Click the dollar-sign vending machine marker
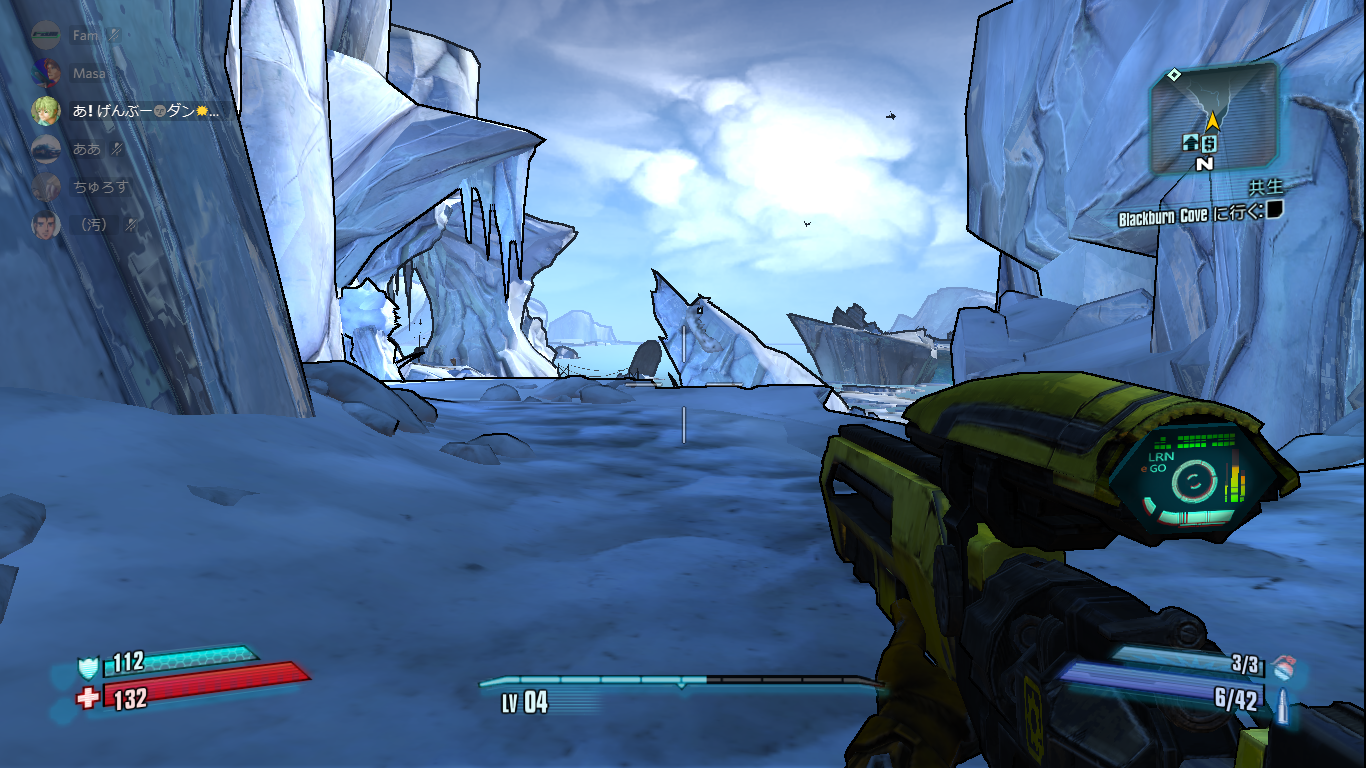The width and height of the screenshot is (1366, 768). [1208, 144]
